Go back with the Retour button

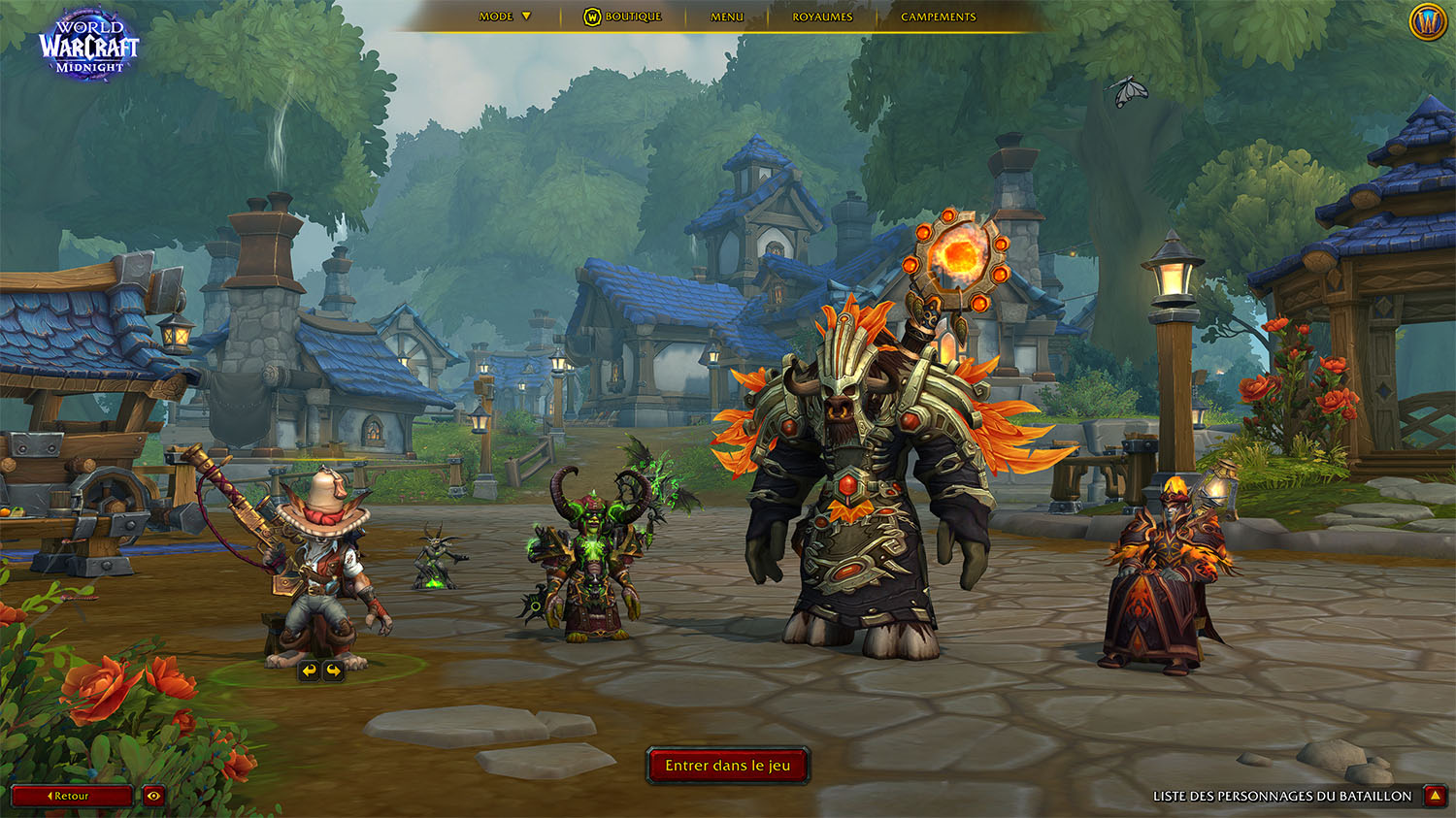[x=71, y=796]
